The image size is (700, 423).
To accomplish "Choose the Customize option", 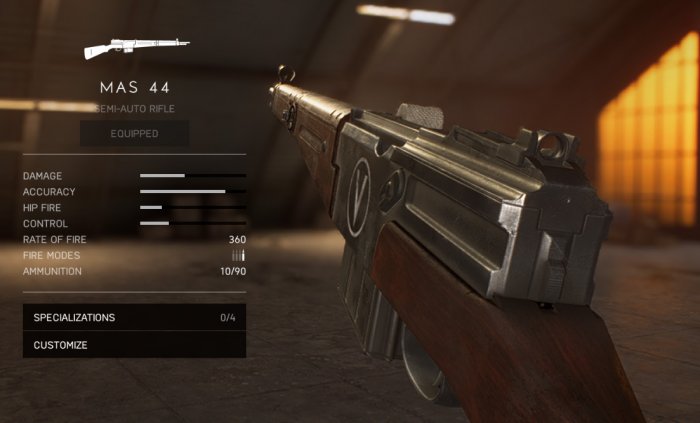I will click(134, 345).
